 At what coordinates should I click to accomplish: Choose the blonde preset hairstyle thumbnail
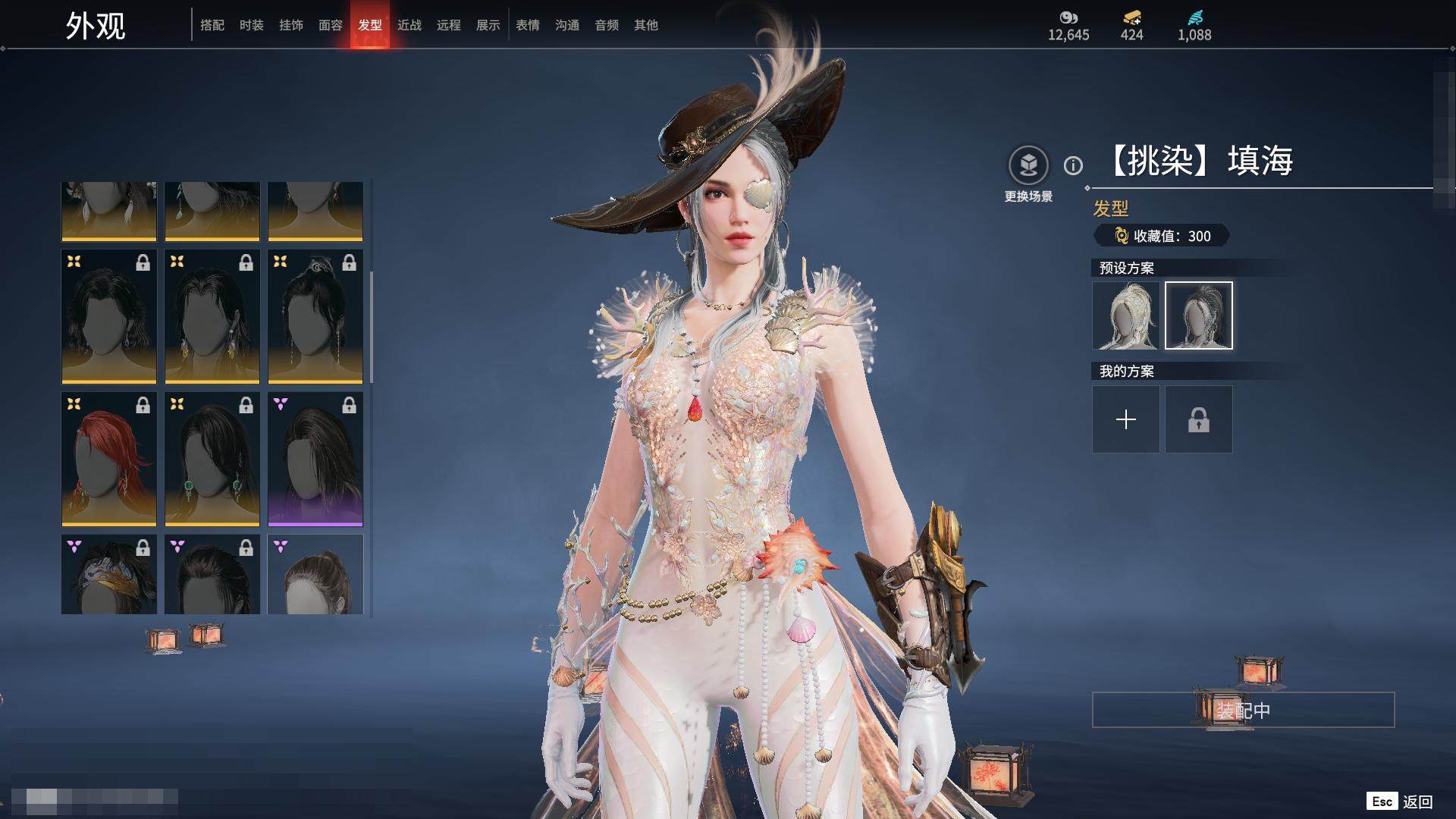point(1126,315)
